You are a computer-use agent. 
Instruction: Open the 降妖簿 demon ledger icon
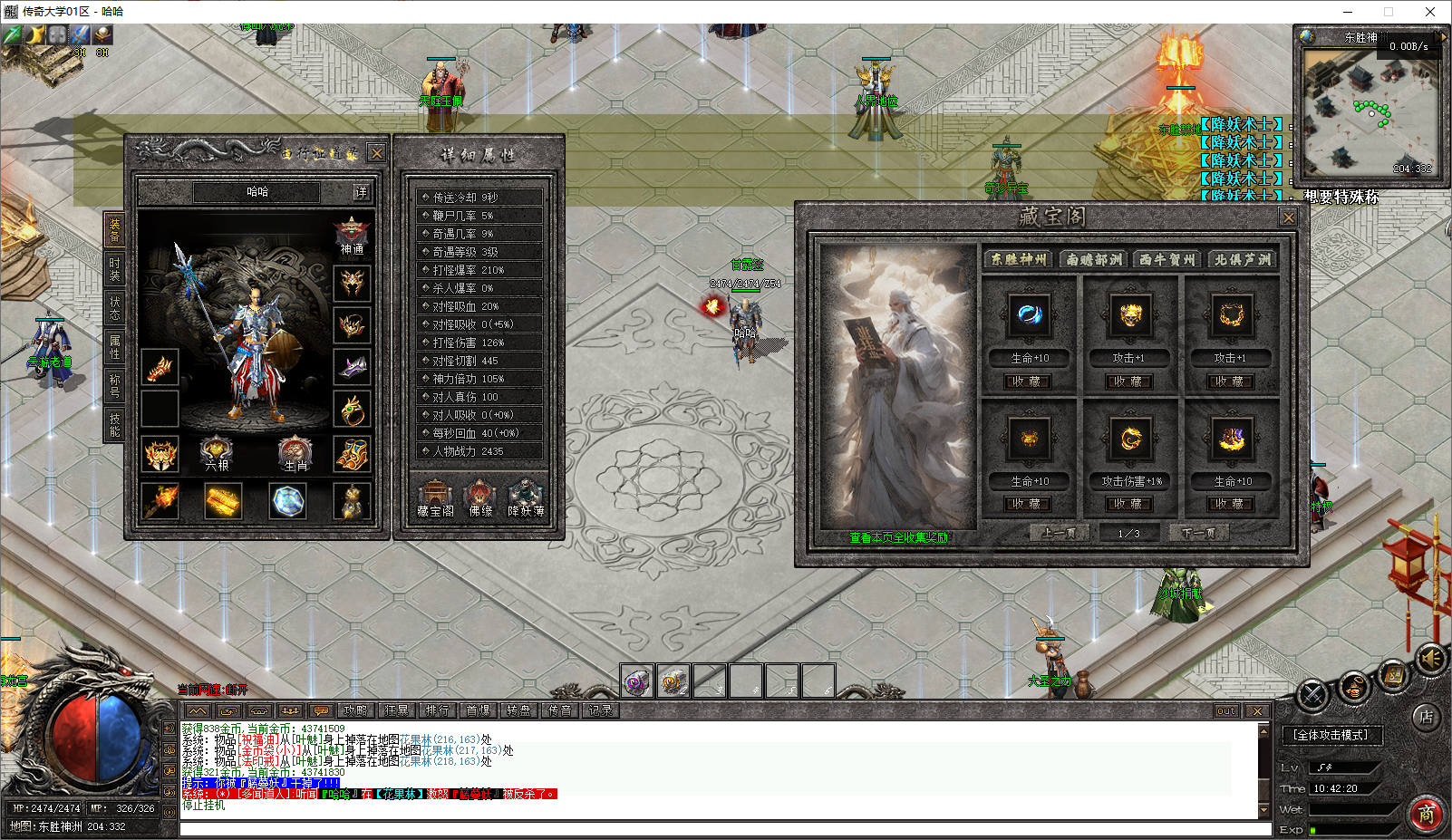click(526, 498)
